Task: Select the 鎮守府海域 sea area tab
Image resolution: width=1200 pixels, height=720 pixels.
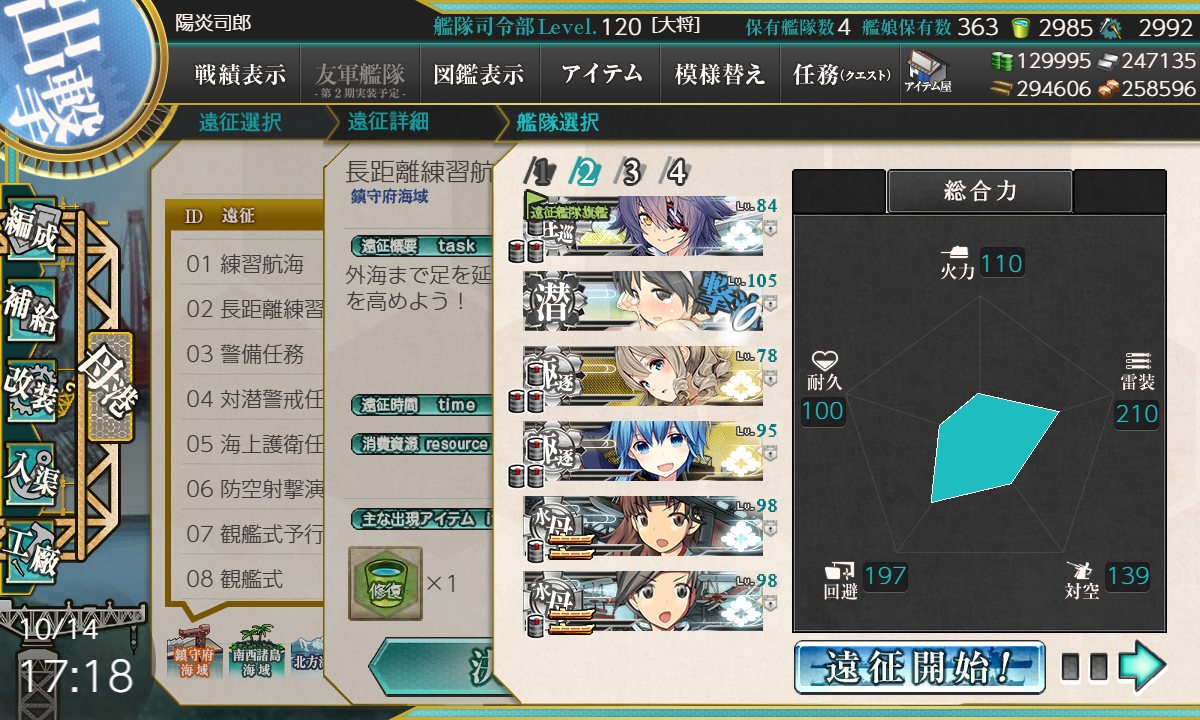Action: pyautogui.click(x=196, y=655)
